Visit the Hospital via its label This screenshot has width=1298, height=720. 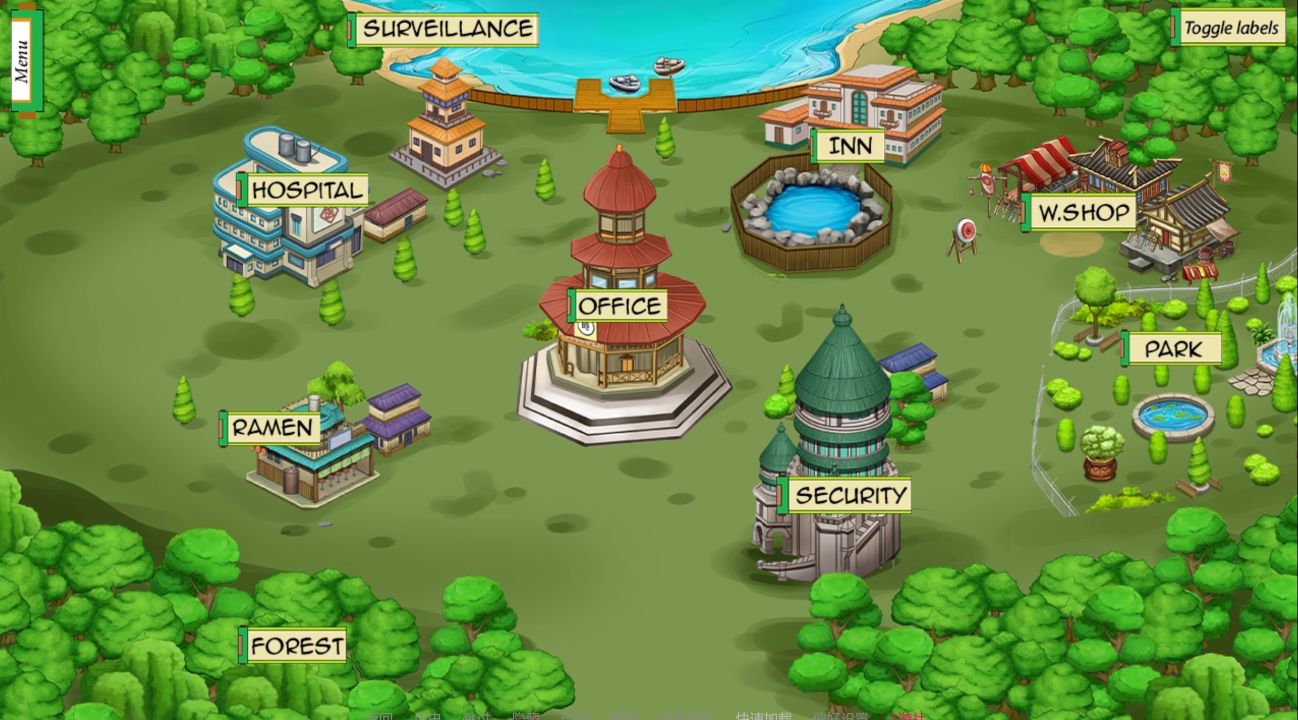(304, 190)
